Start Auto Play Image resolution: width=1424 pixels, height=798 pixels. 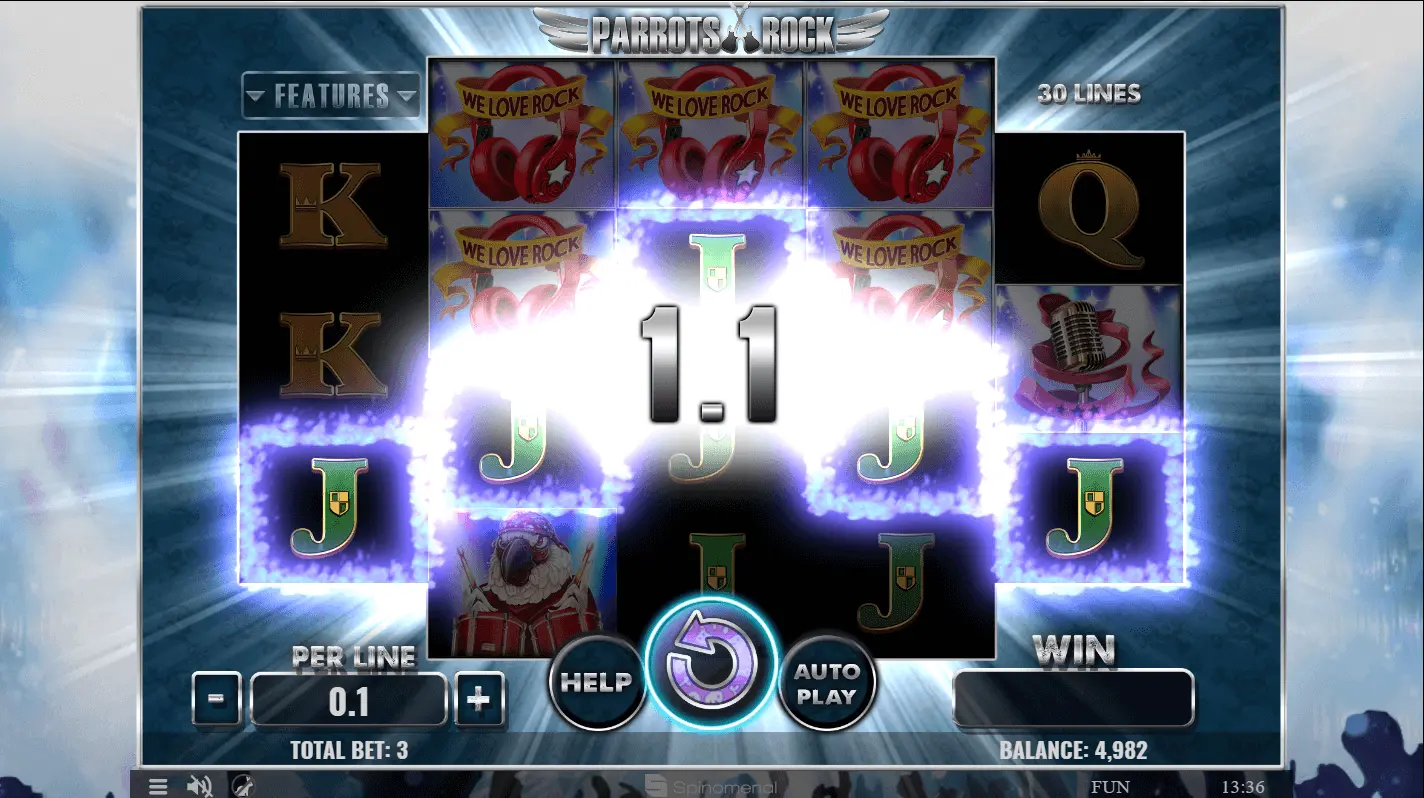point(827,683)
